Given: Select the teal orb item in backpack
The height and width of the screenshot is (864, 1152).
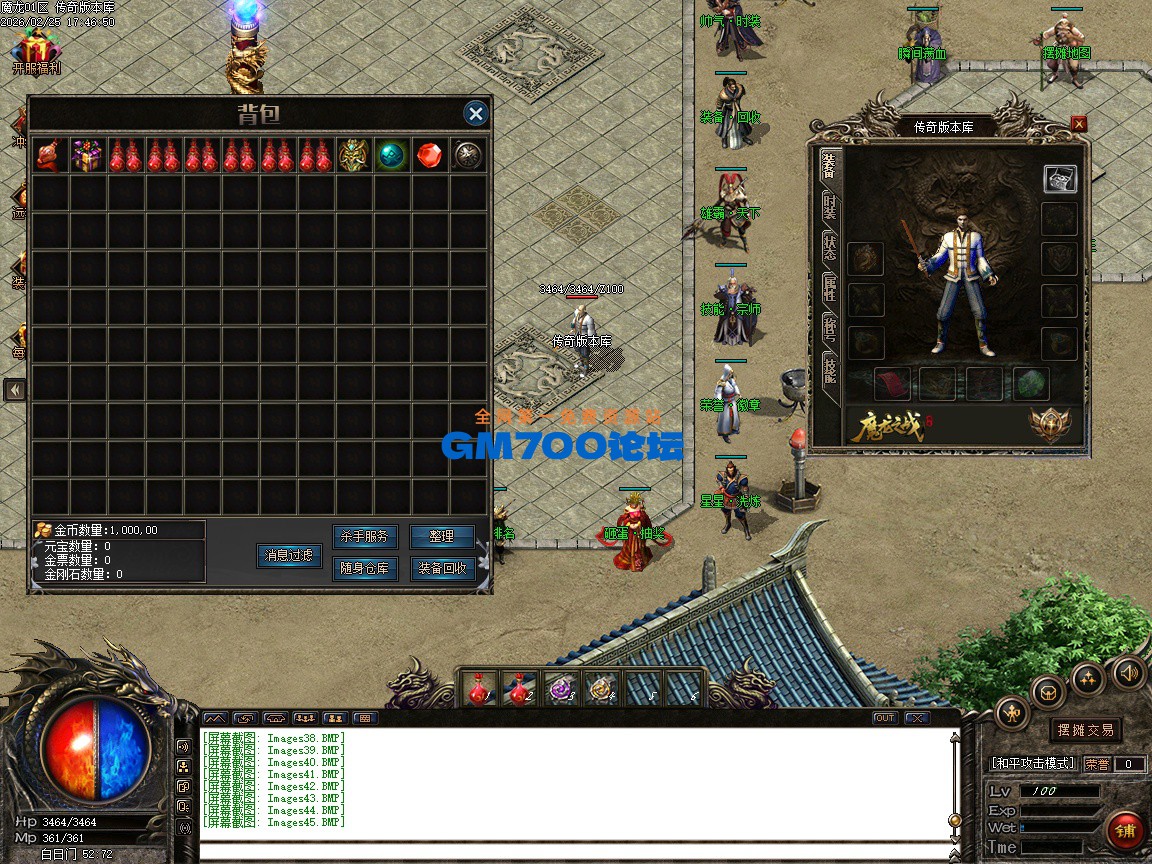Looking at the screenshot, I should pyautogui.click(x=391, y=155).
